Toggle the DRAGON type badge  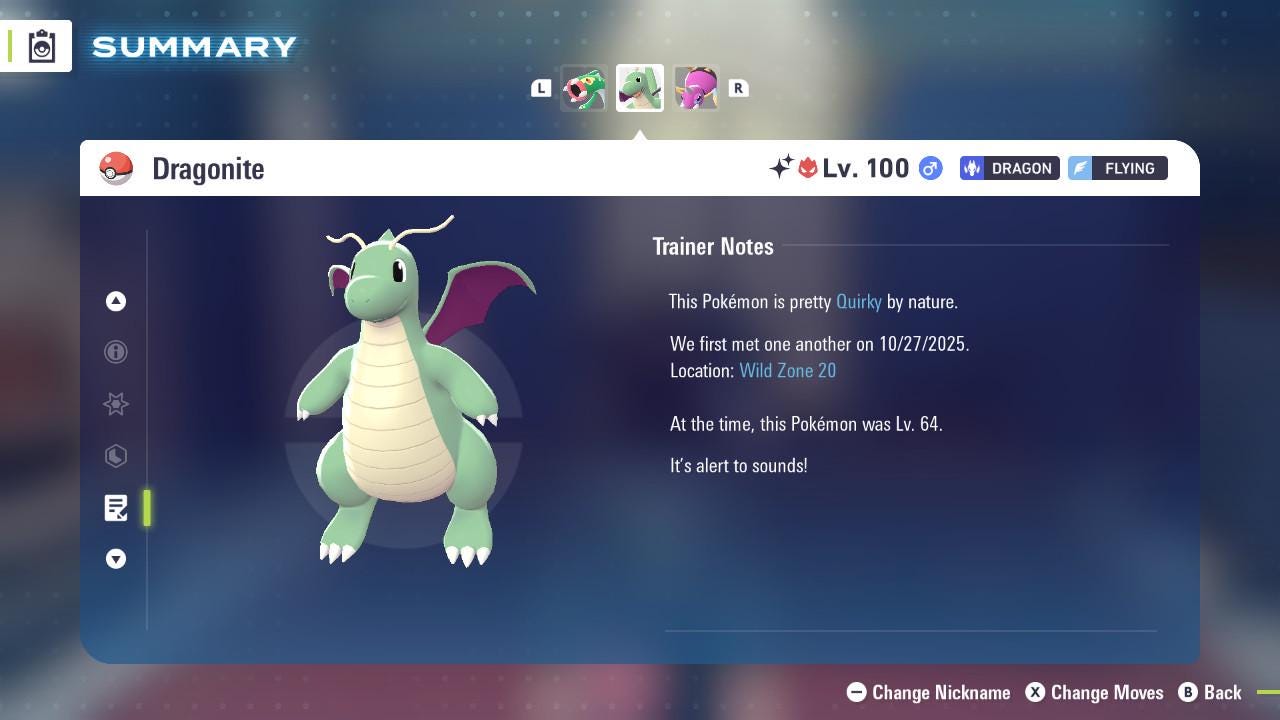1009,168
